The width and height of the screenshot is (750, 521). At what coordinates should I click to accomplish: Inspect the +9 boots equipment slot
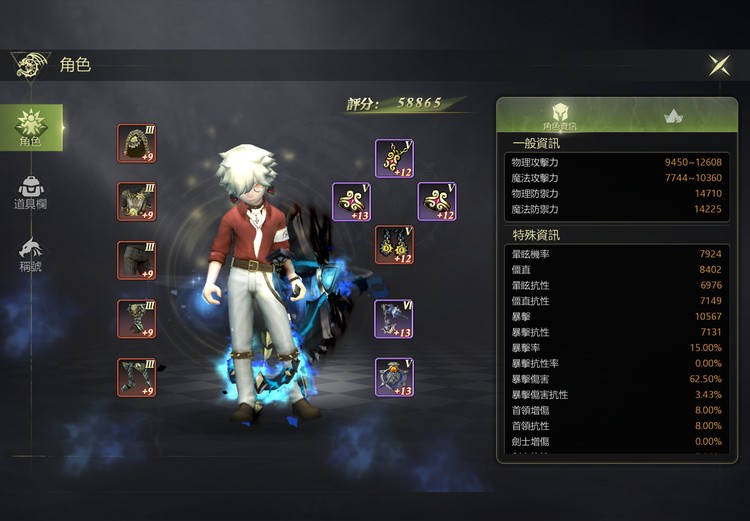pos(136,378)
